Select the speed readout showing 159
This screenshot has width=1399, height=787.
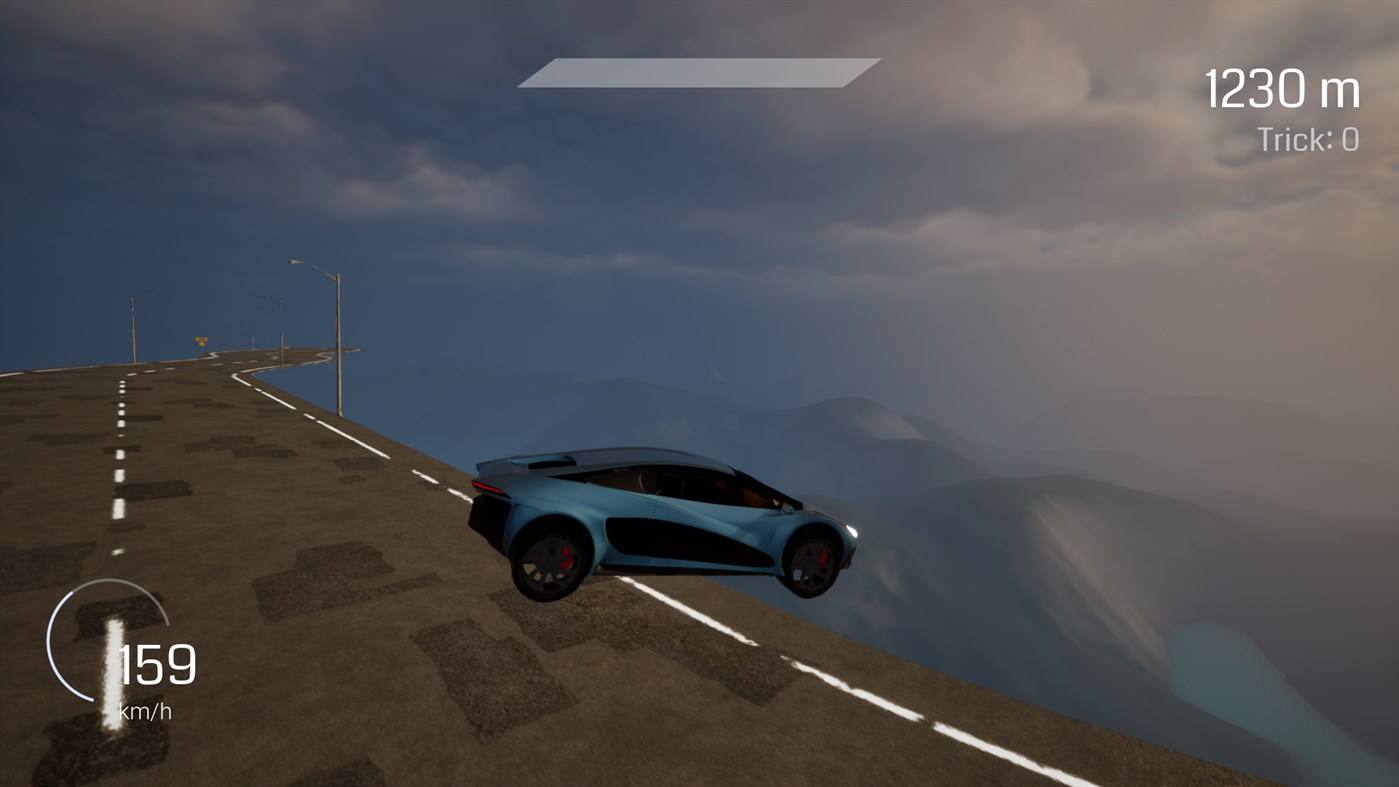(x=156, y=663)
